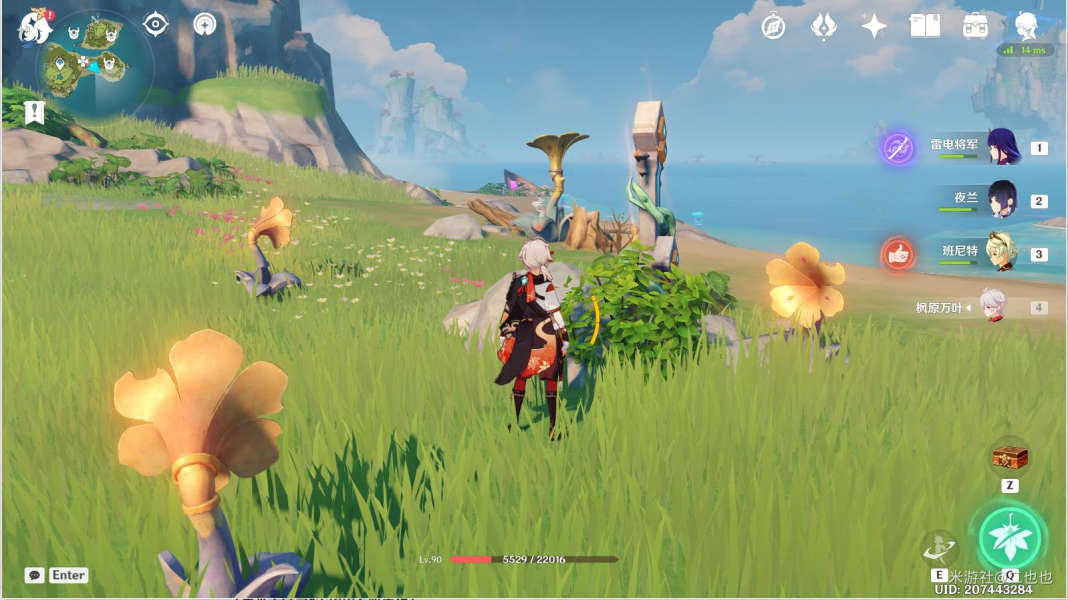This screenshot has height=600, width=1068.
Task: Click the circular target icon beside the eye
Action: [x=205, y=24]
